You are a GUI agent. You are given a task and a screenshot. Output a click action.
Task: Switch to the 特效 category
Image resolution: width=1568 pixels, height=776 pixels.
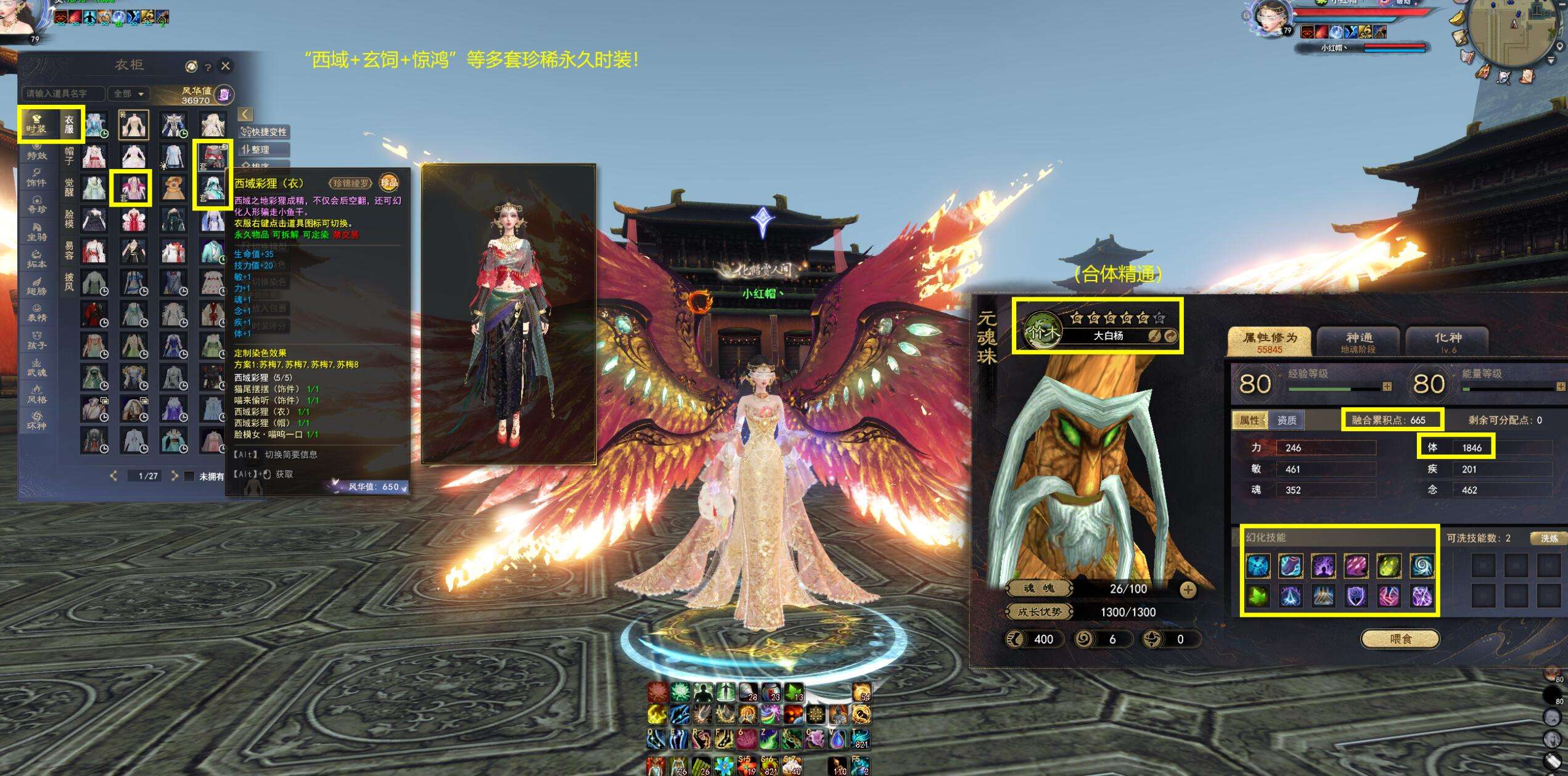coord(36,152)
